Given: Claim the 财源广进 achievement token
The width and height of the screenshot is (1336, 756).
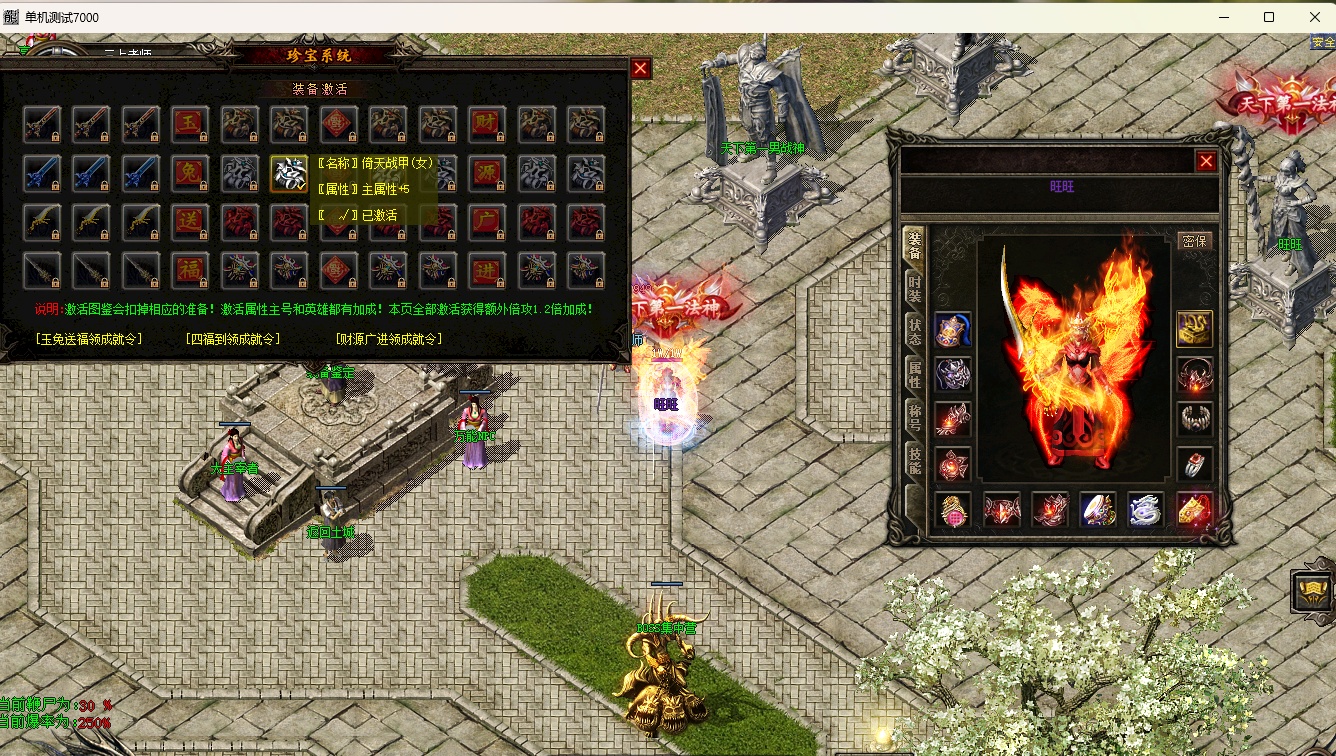Looking at the screenshot, I should (x=389, y=339).
